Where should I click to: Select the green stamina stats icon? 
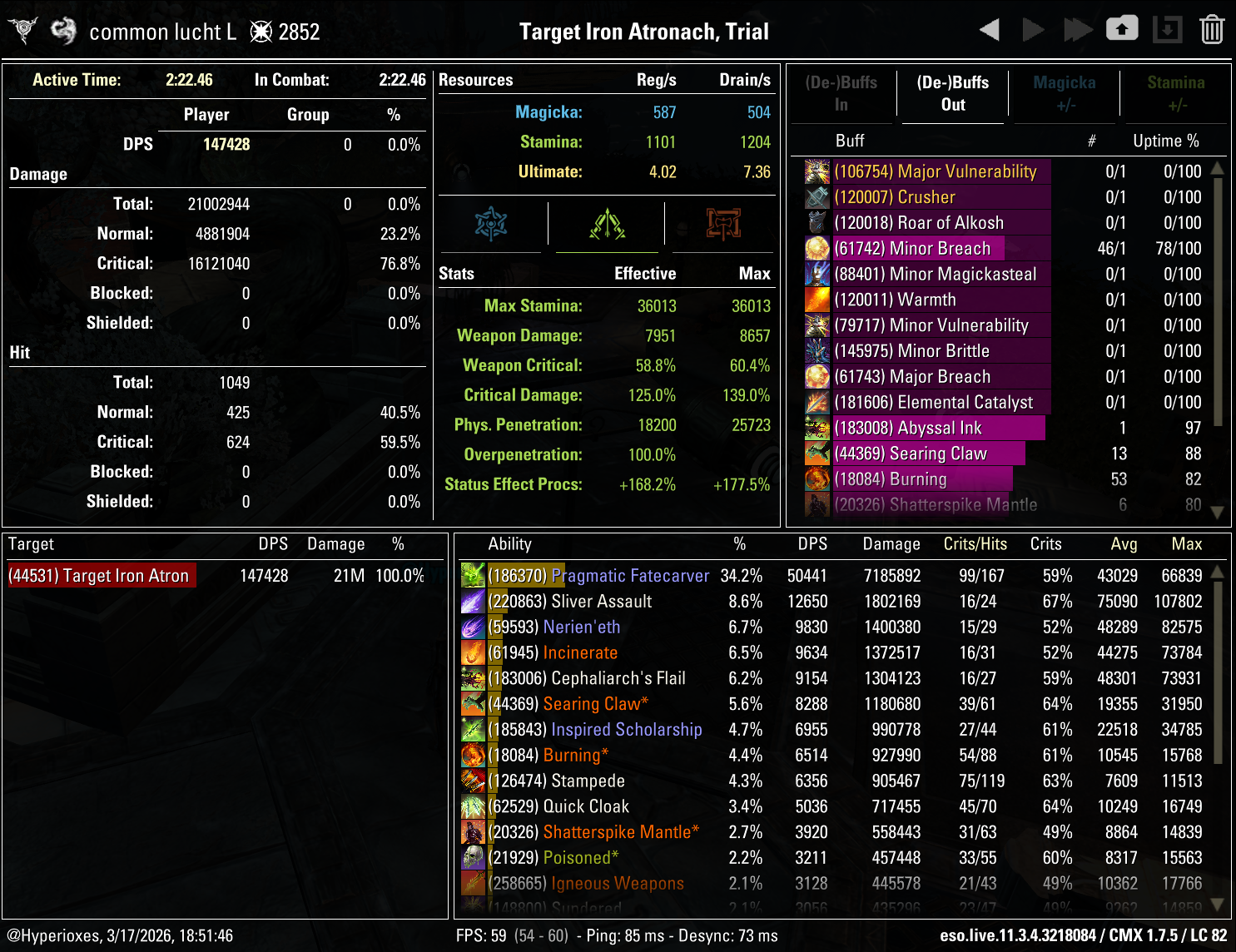pyautogui.click(x=607, y=223)
